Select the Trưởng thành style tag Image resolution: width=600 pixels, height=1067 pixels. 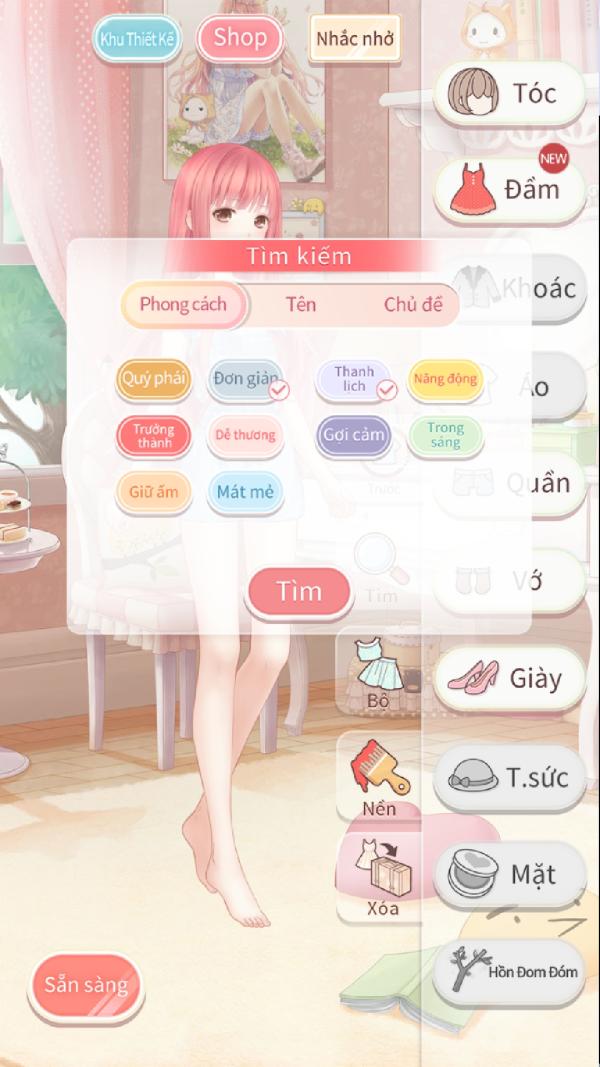tap(154, 435)
